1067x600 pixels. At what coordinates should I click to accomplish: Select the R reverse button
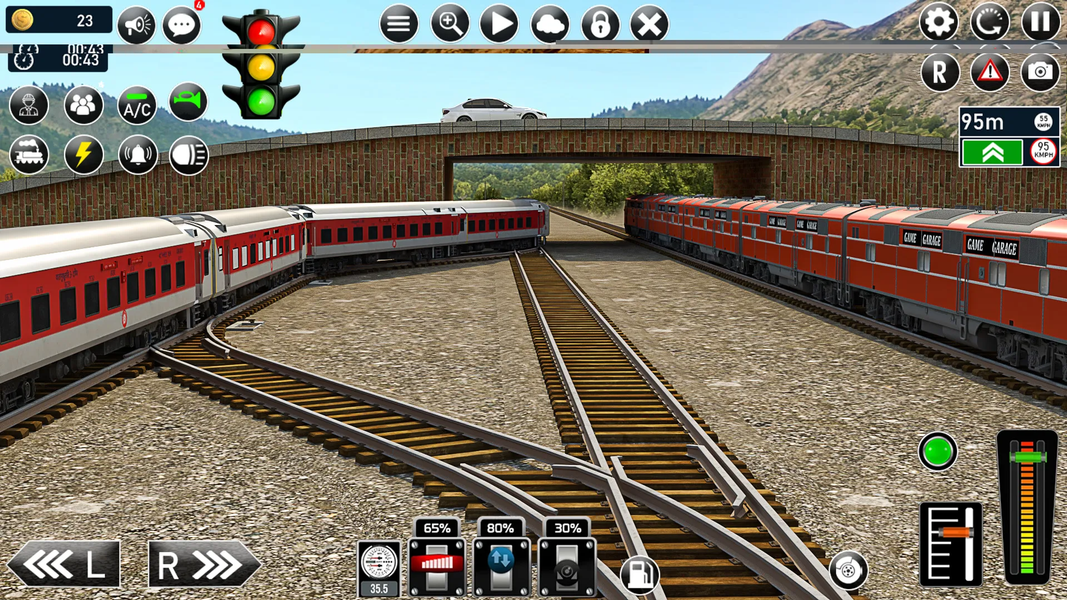pos(939,72)
